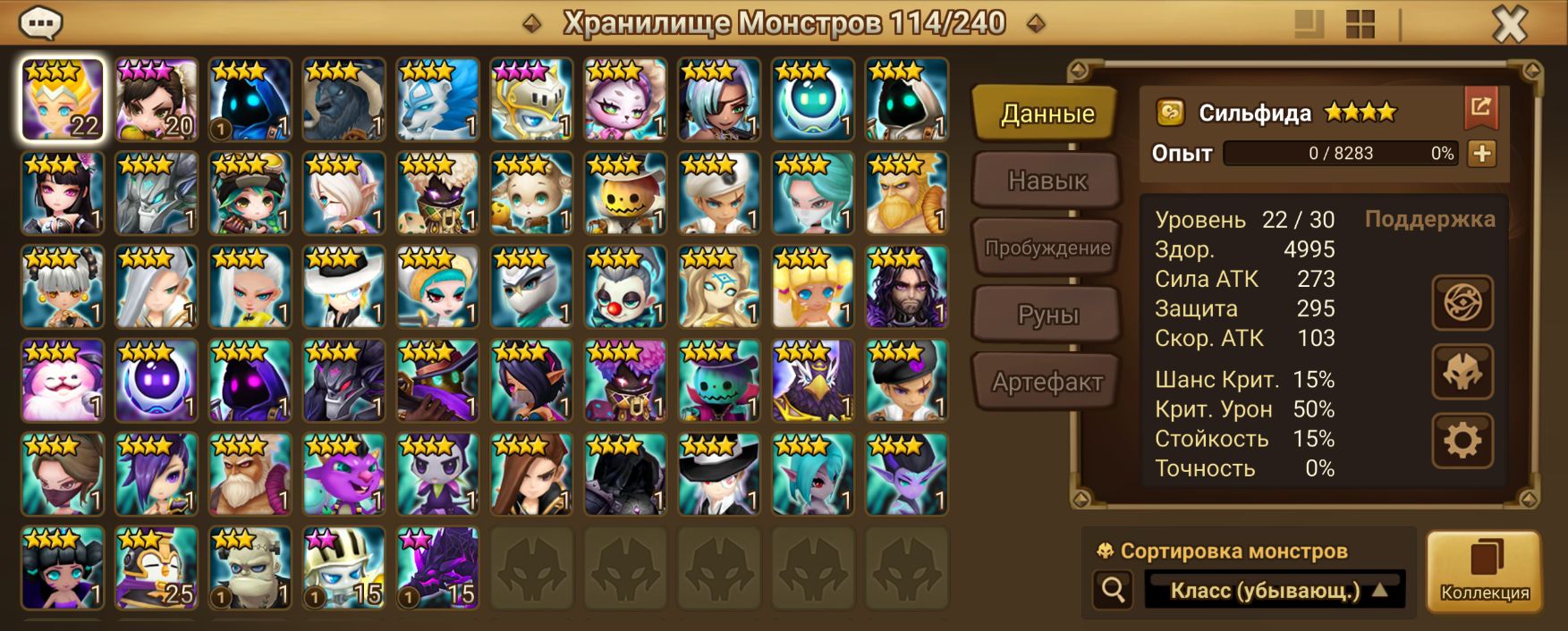This screenshot has width=1568, height=631.
Task: Select the level 25 penguin monster
Action: tap(157, 568)
